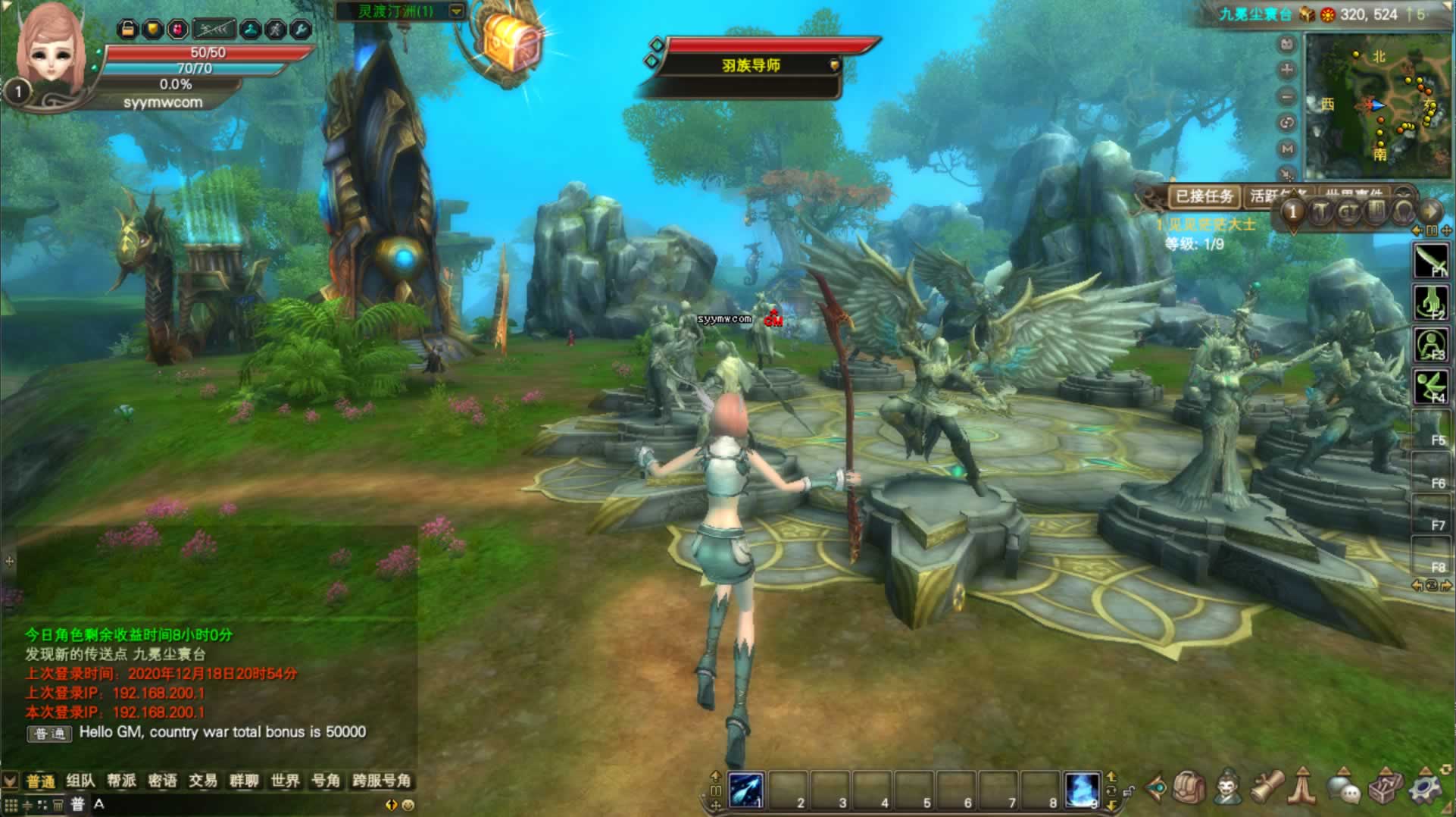Screen dimensions: 1456x817
Task: Use the arrow skill in hotbar slot 1
Action: click(x=745, y=790)
